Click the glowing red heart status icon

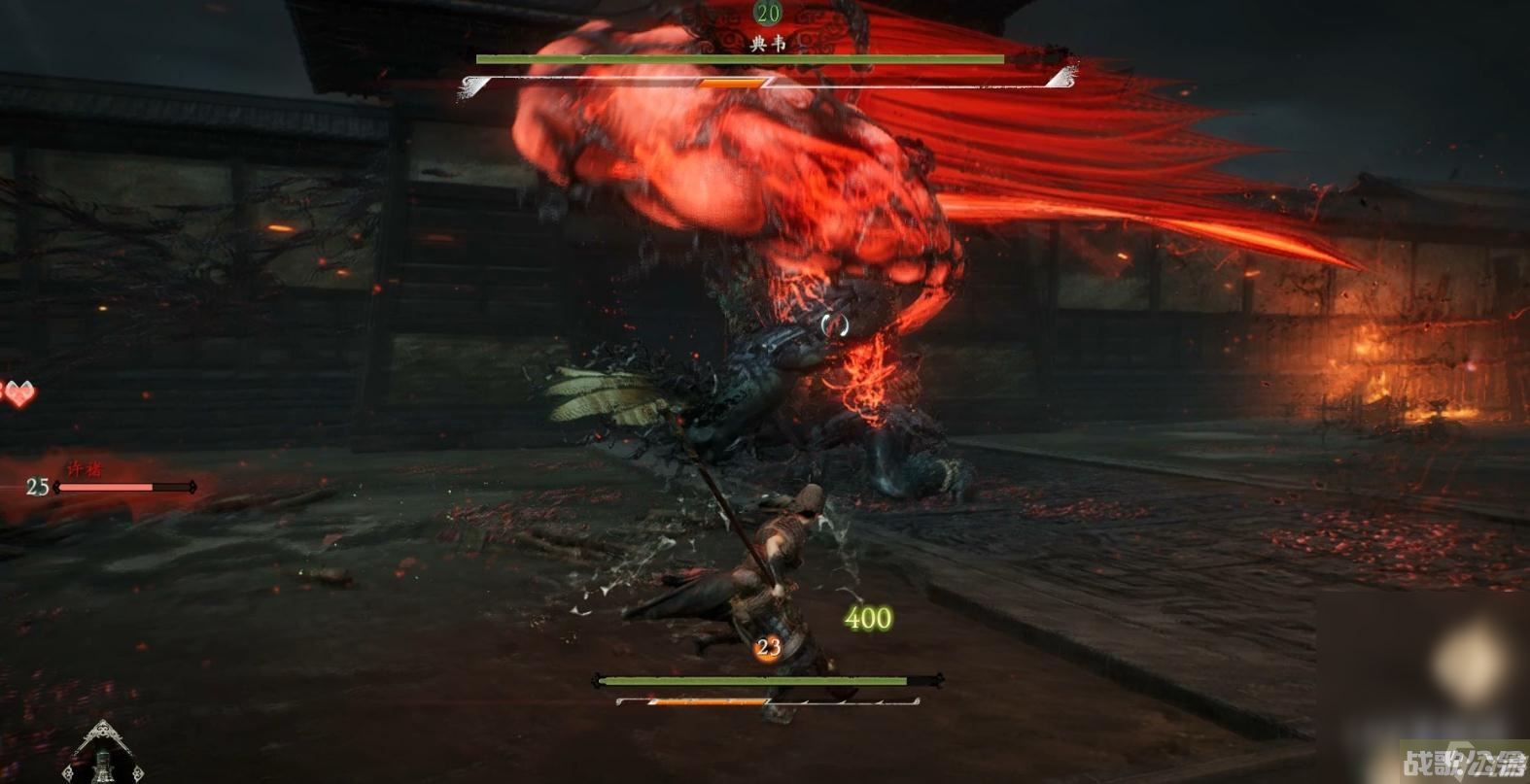coord(17,392)
